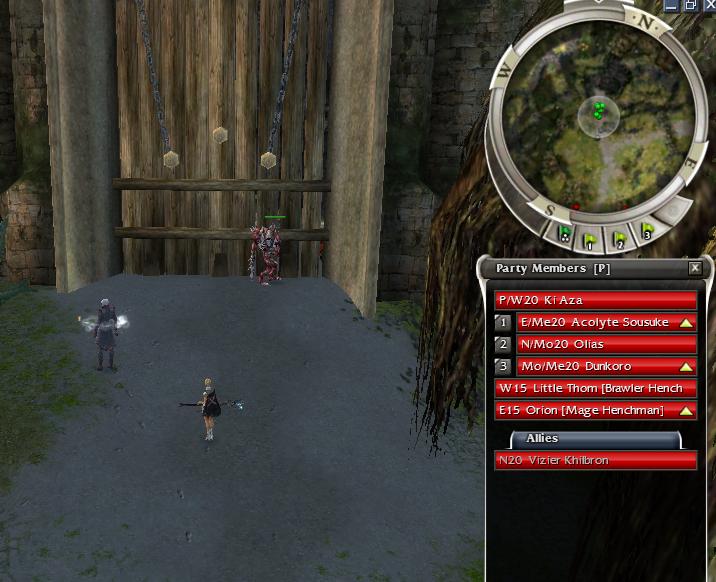Open hero panel button 1 for Acolyte Sousuke
The width and height of the screenshot is (716, 582).
pos(504,323)
